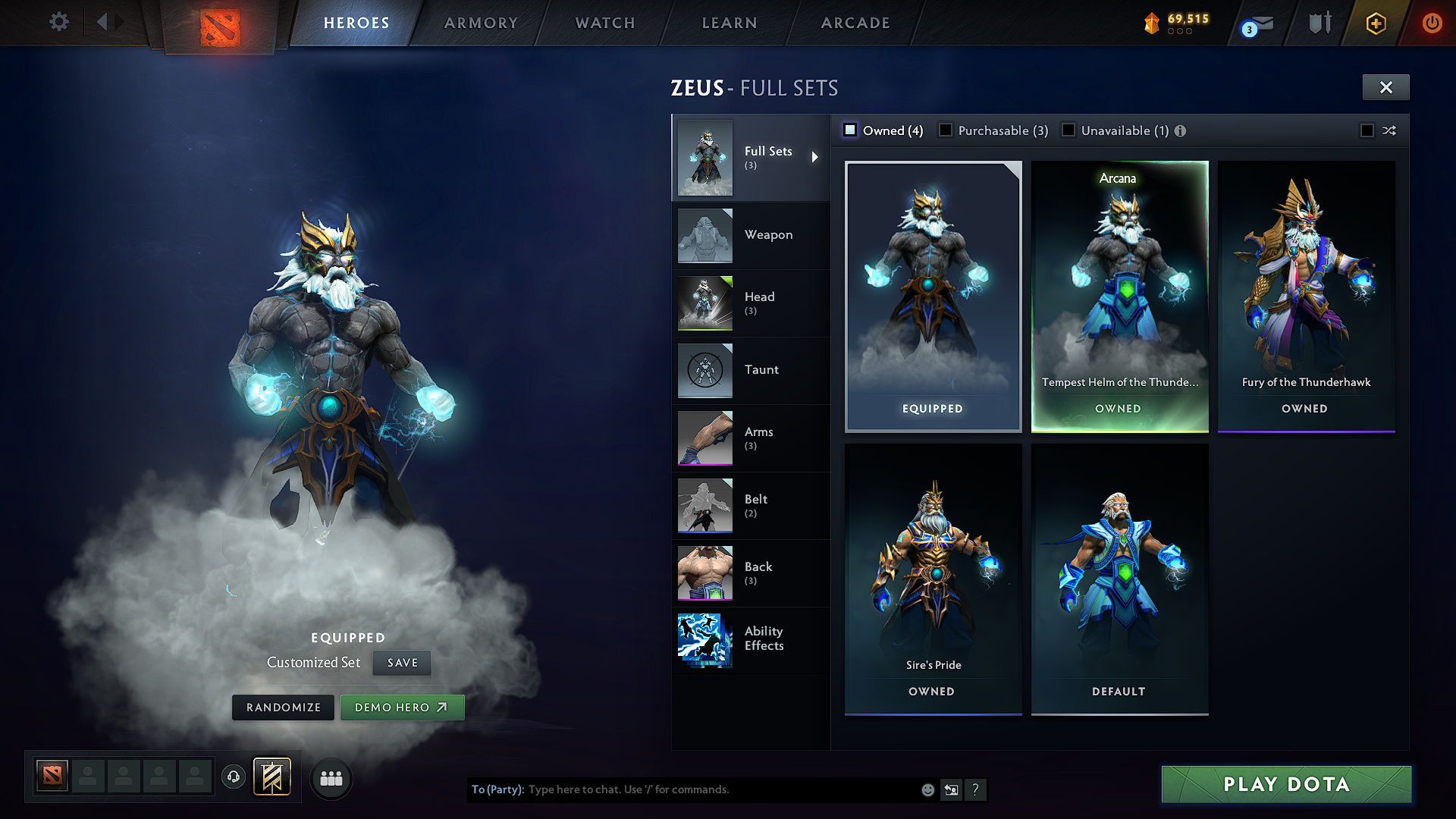This screenshot has height=819, width=1456.
Task: Enable the Purchasable (3) filter
Action: 946,130
